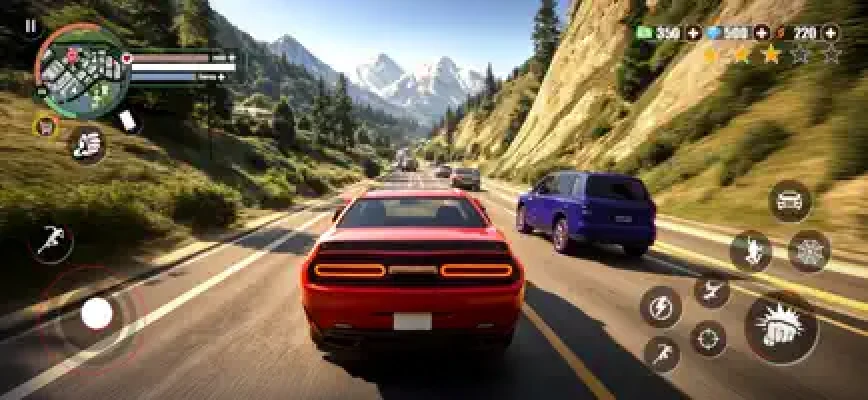Image resolution: width=868 pixels, height=400 pixels.
Task: Open the shopping cart store icon
Action: pyautogui.click(x=46, y=126)
